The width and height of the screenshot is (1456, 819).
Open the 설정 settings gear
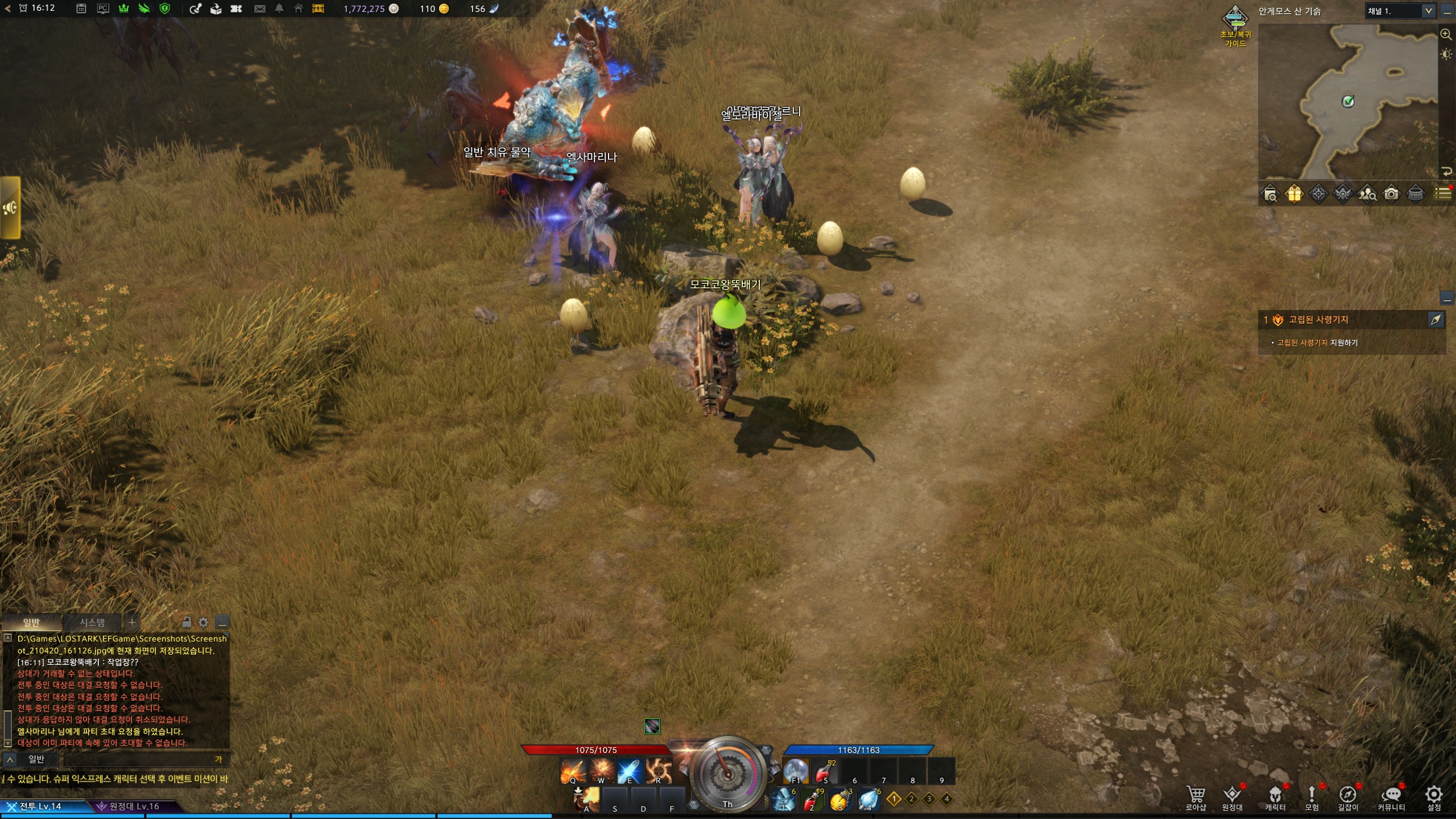point(1434,797)
